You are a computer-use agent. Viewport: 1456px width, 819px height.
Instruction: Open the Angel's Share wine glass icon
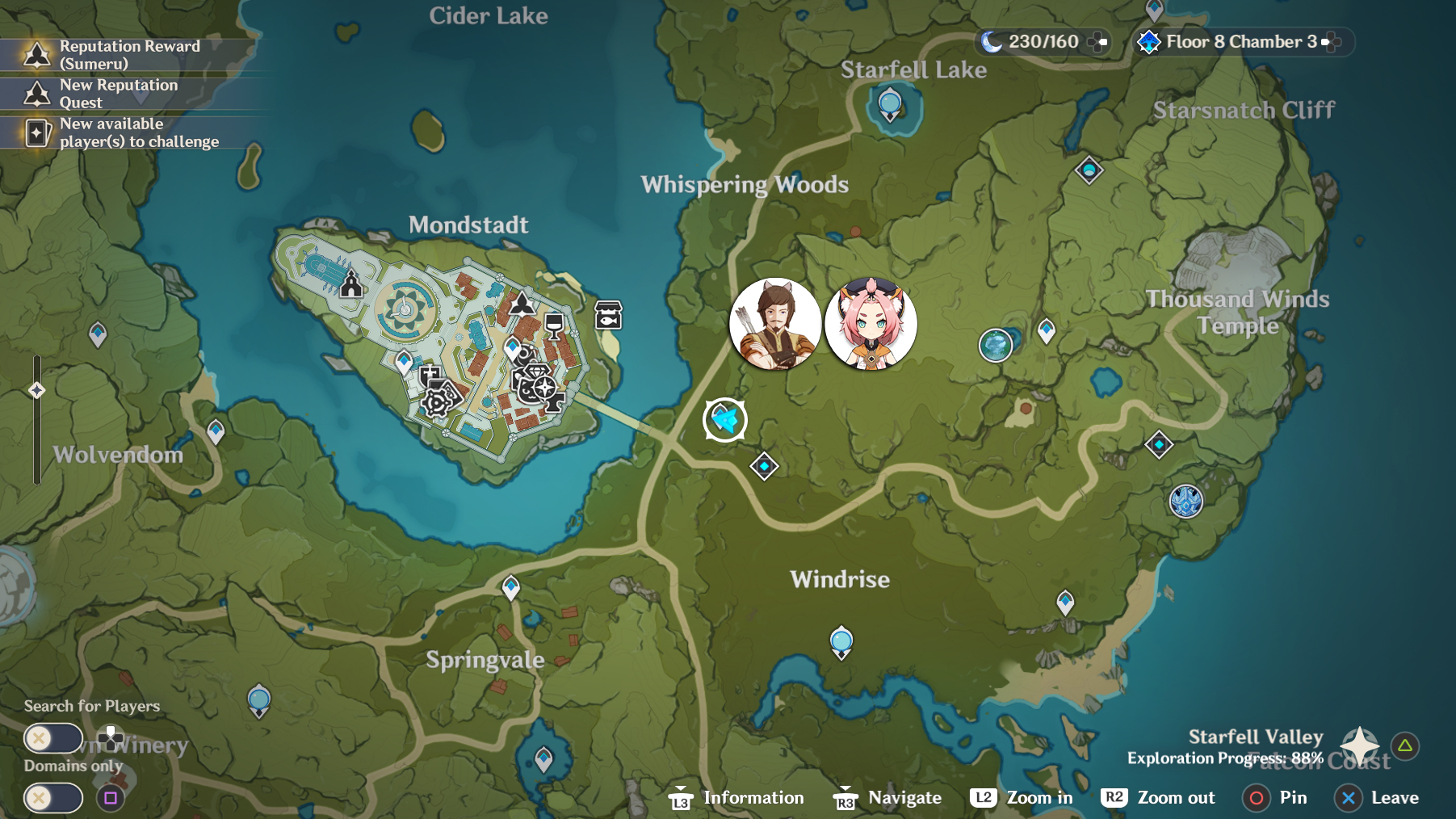tap(553, 325)
